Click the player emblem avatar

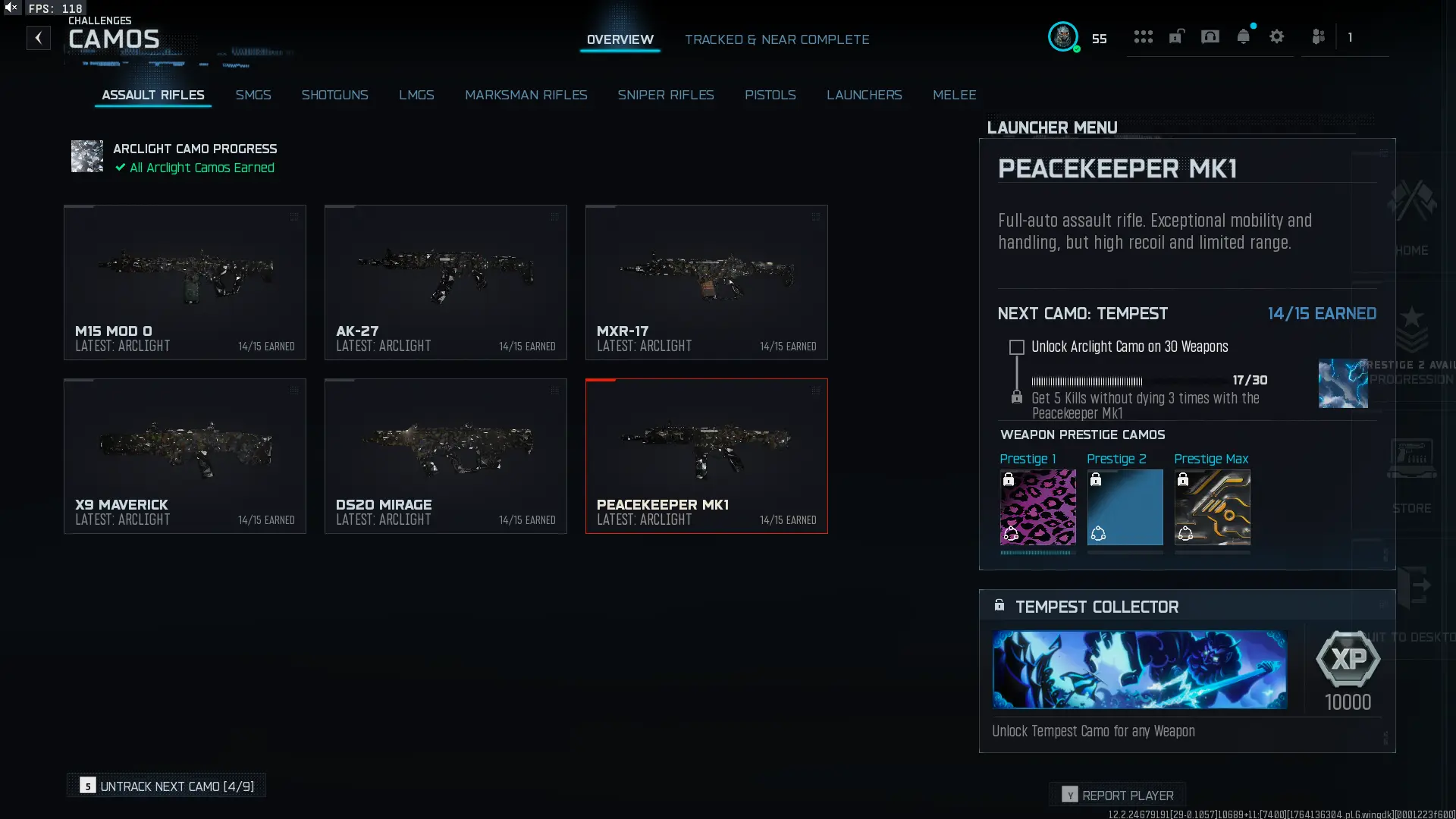pyautogui.click(x=1064, y=37)
